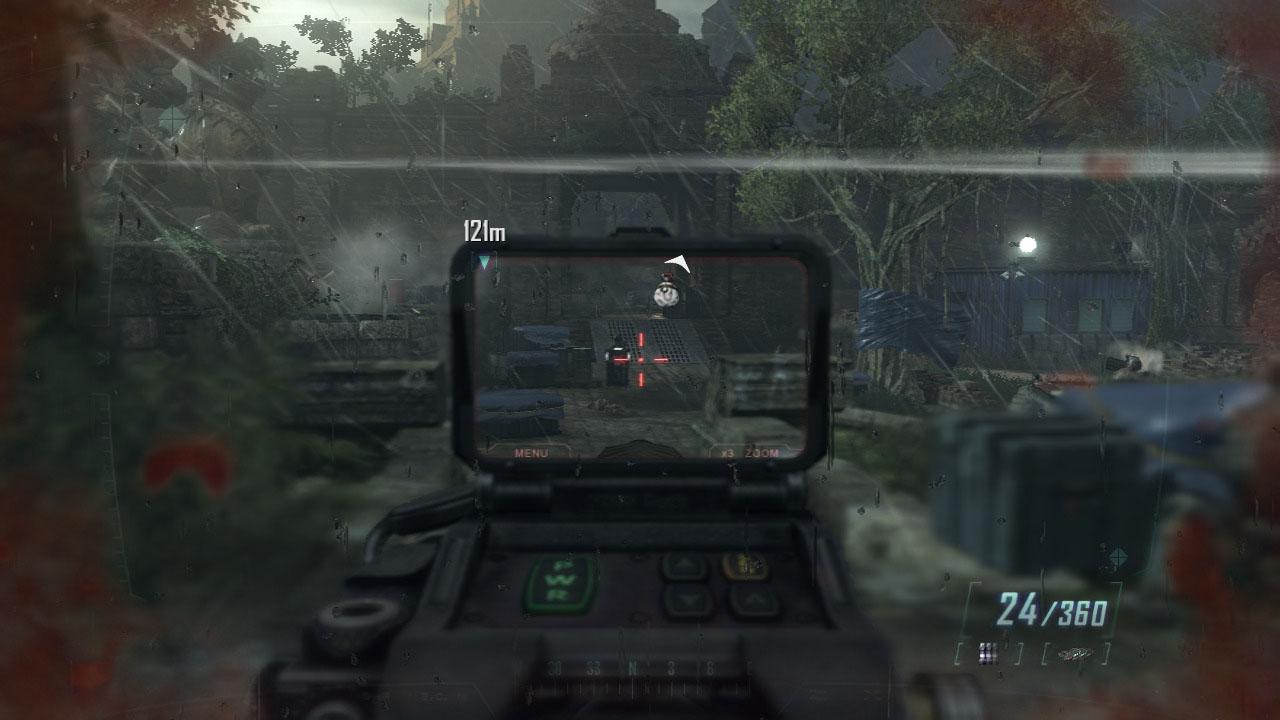The image size is (1280, 720).
Task: Click the yellow function key on the device keypad
Action: [x=747, y=566]
